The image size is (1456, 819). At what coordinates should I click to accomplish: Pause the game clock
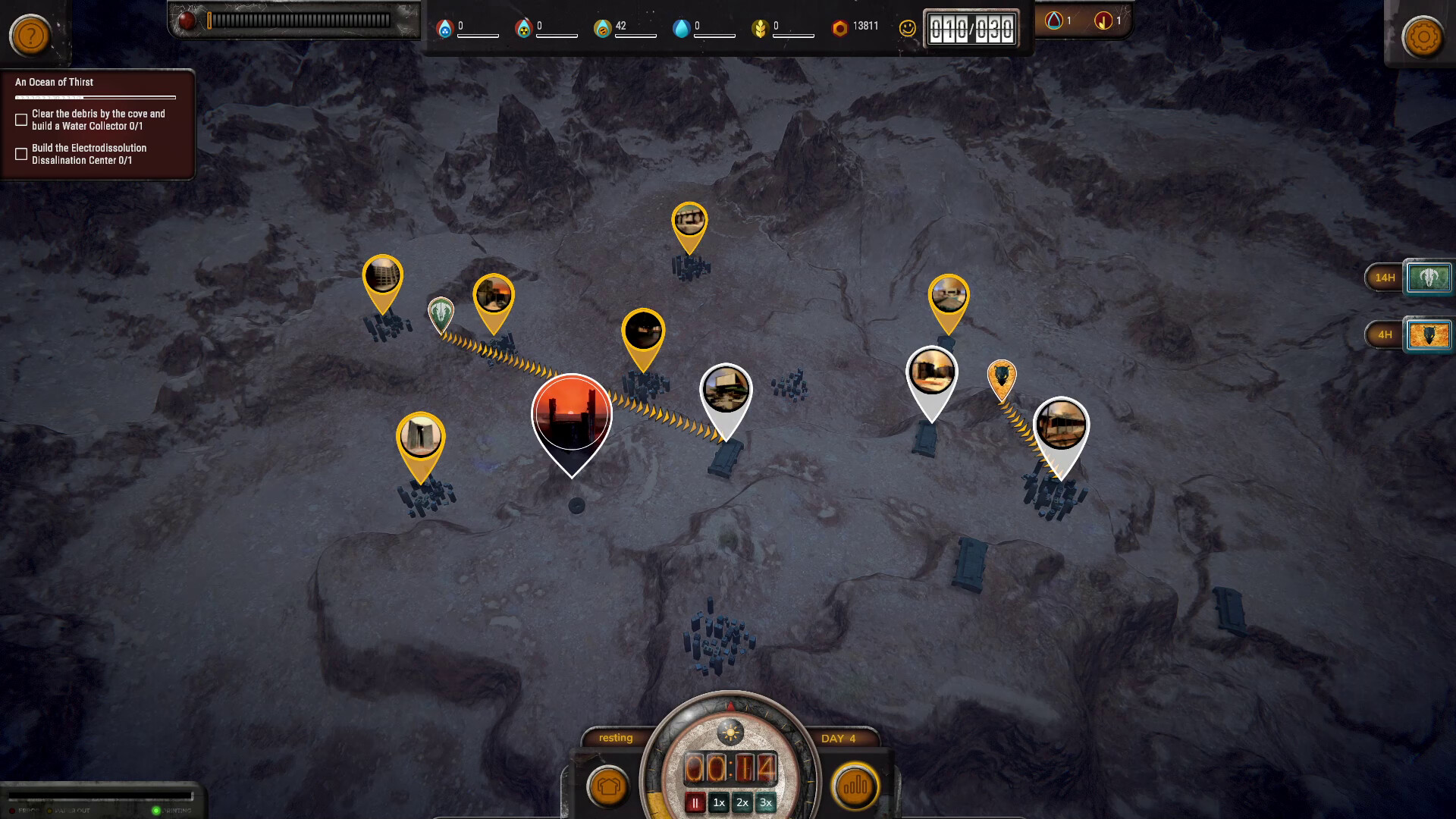695,802
